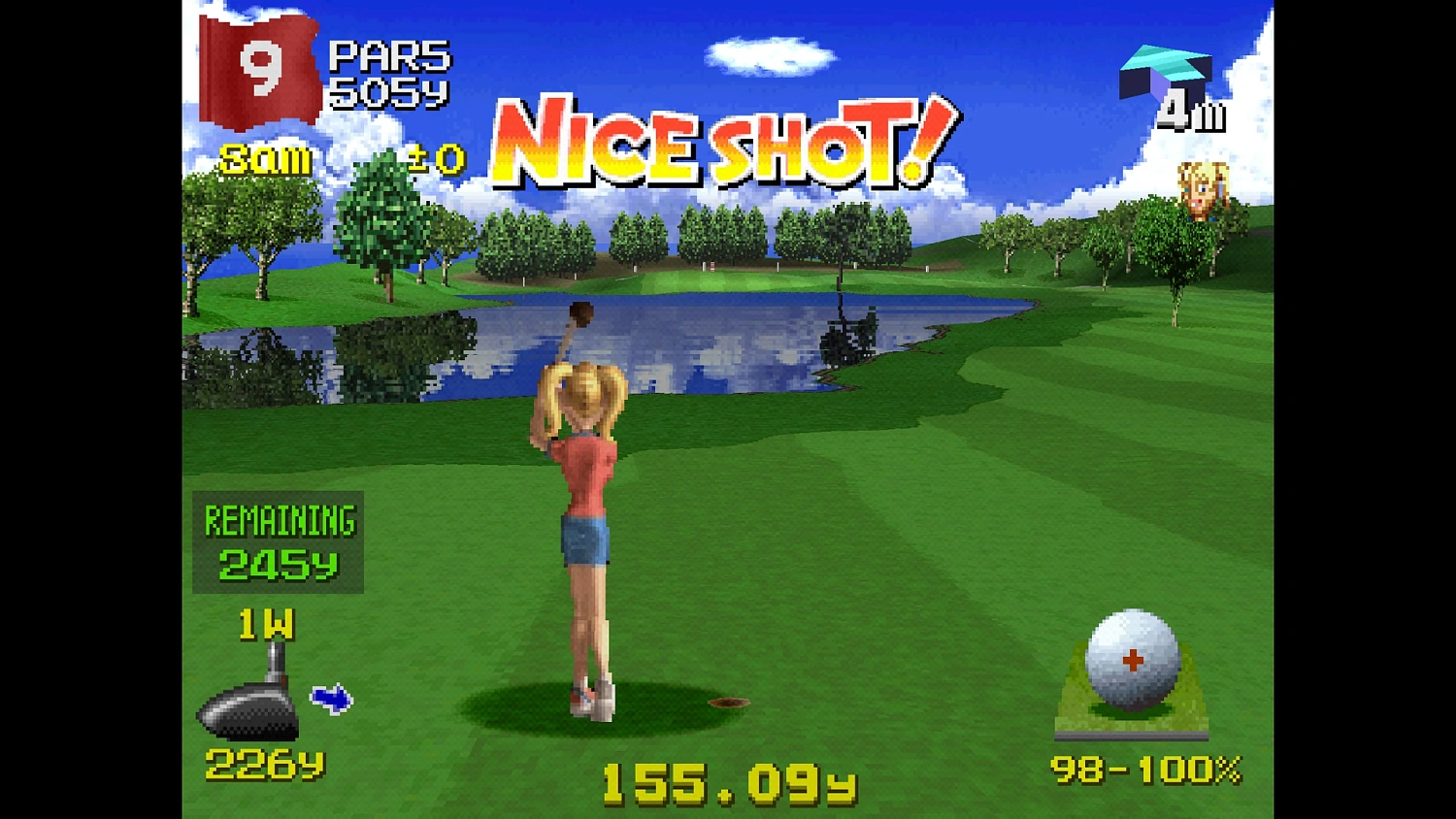The height and width of the screenshot is (819, 1456).
Task: Expand the 4m wind speed readout
Action: click(x=1191, y=114)
